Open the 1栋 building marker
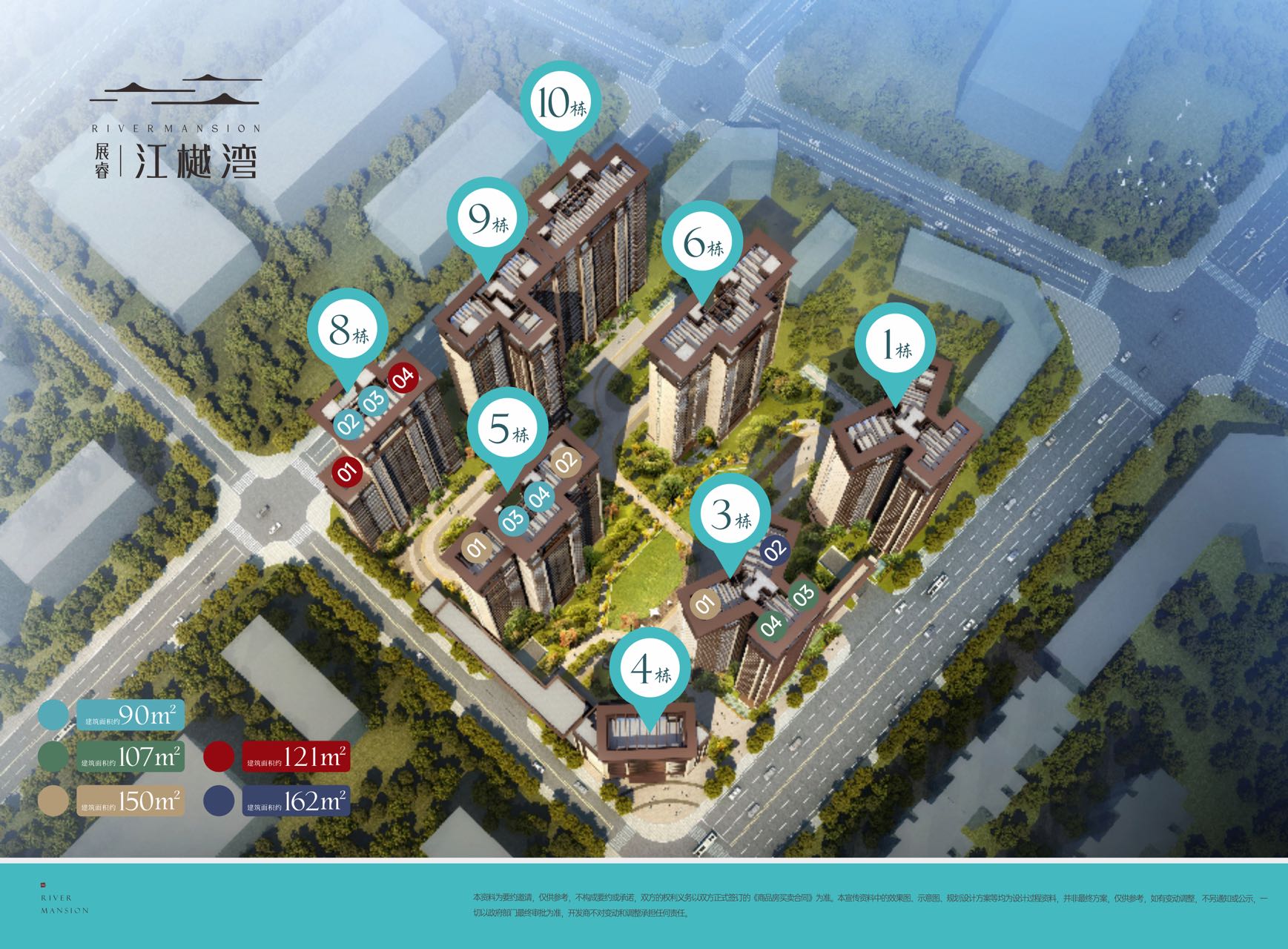This screenshot has width=1288, height=949. pyautogui.click(x=894, y=345)
